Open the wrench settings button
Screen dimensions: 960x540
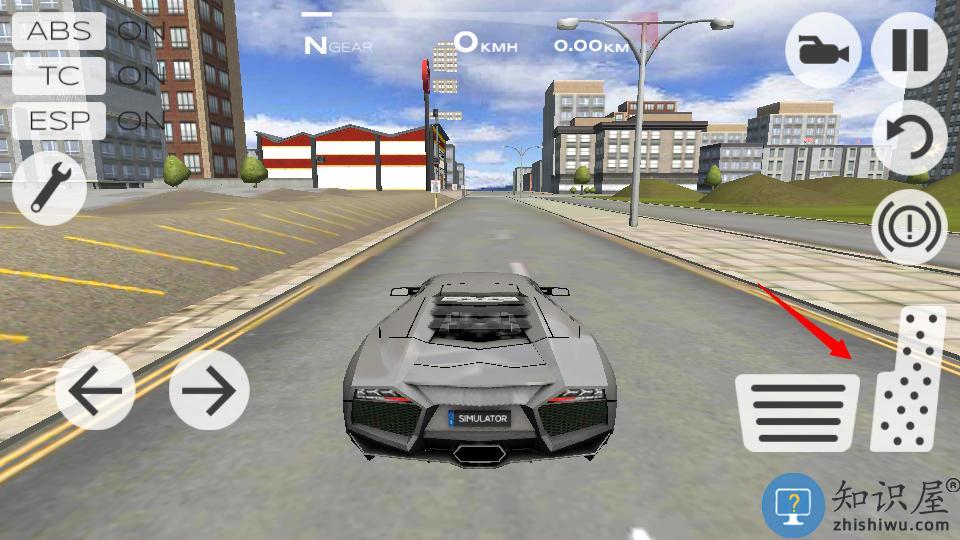[50, 187]
